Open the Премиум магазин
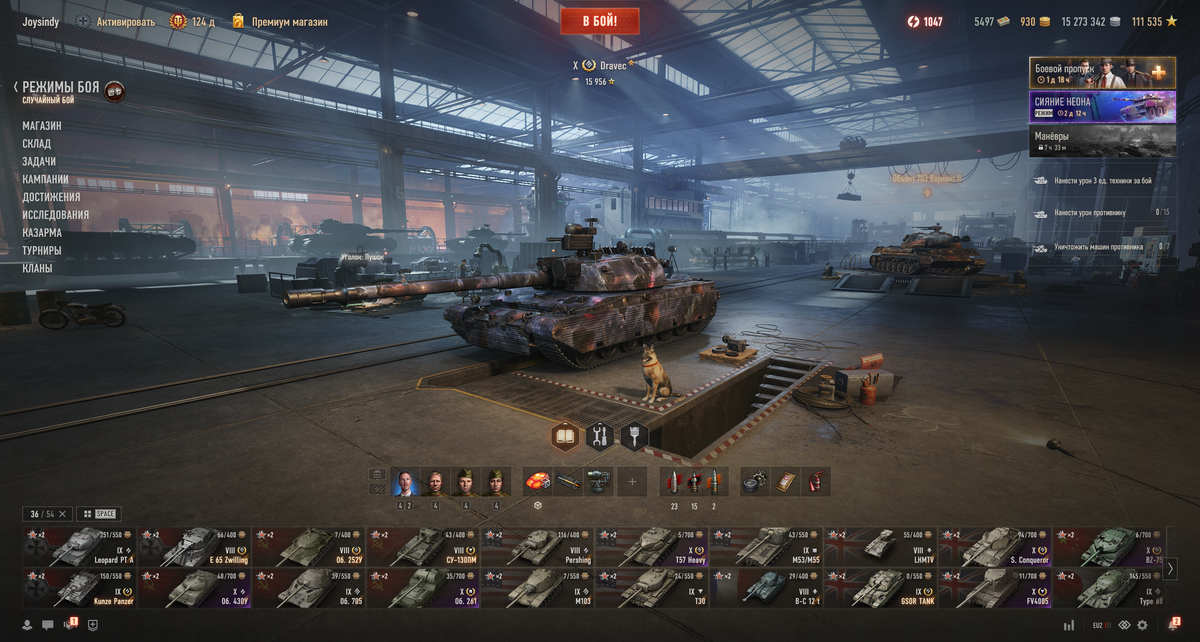 pyautogui.click(x=283, y=21)
